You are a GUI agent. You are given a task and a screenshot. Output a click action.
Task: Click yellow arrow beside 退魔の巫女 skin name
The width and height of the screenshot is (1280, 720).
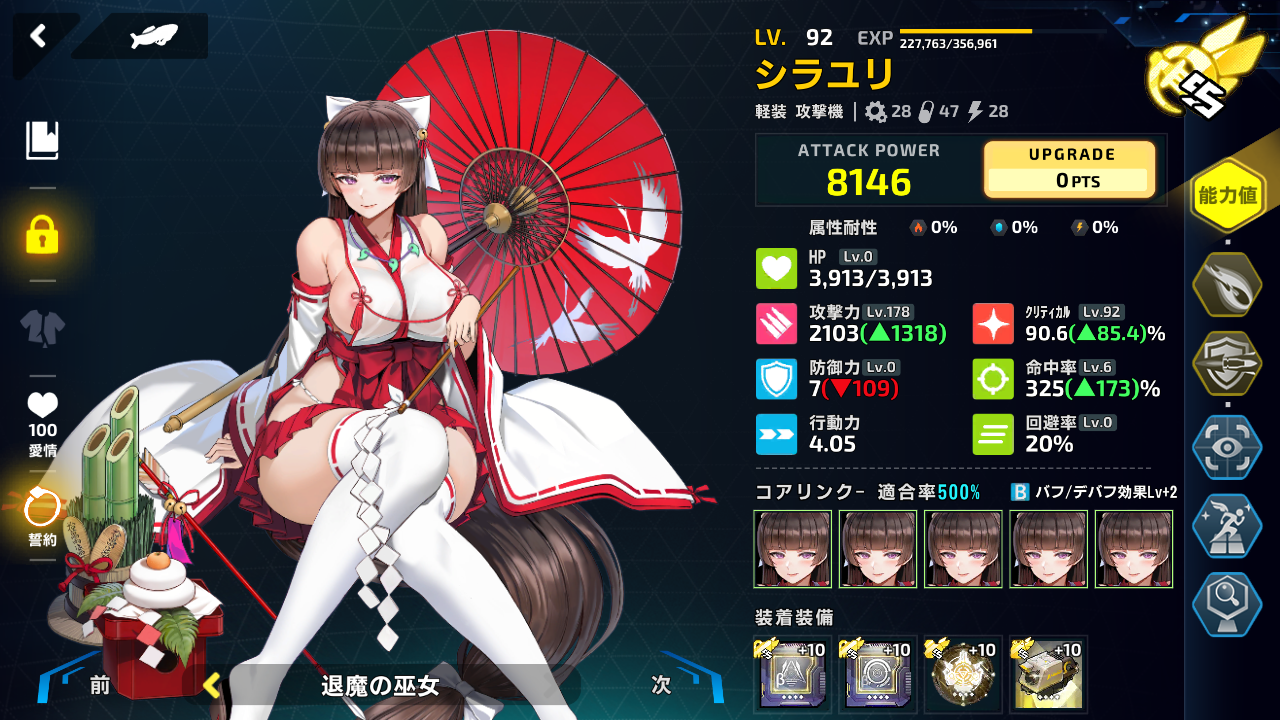coord(211,685)
